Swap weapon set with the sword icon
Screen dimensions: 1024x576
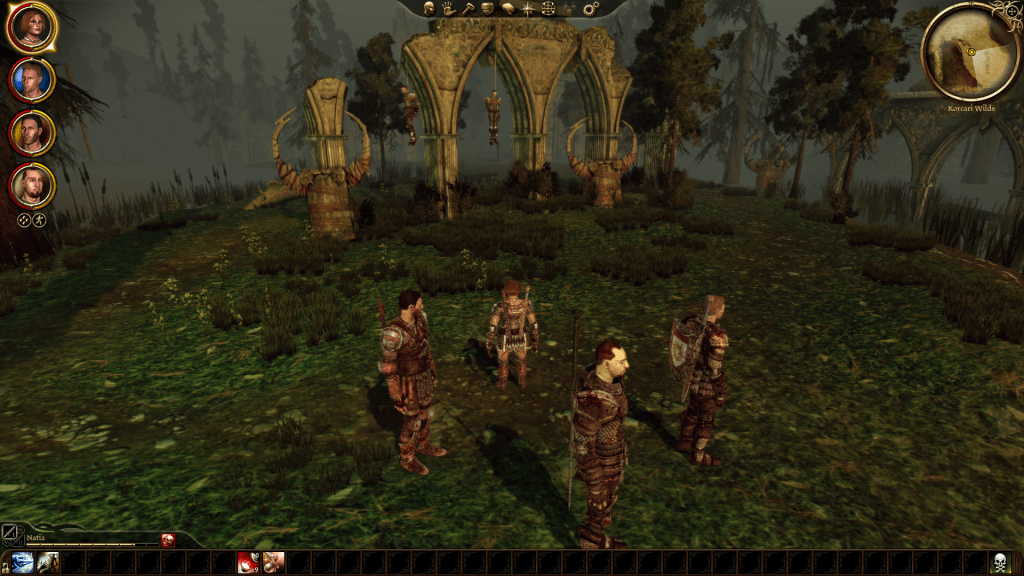(x=9, y=534)
